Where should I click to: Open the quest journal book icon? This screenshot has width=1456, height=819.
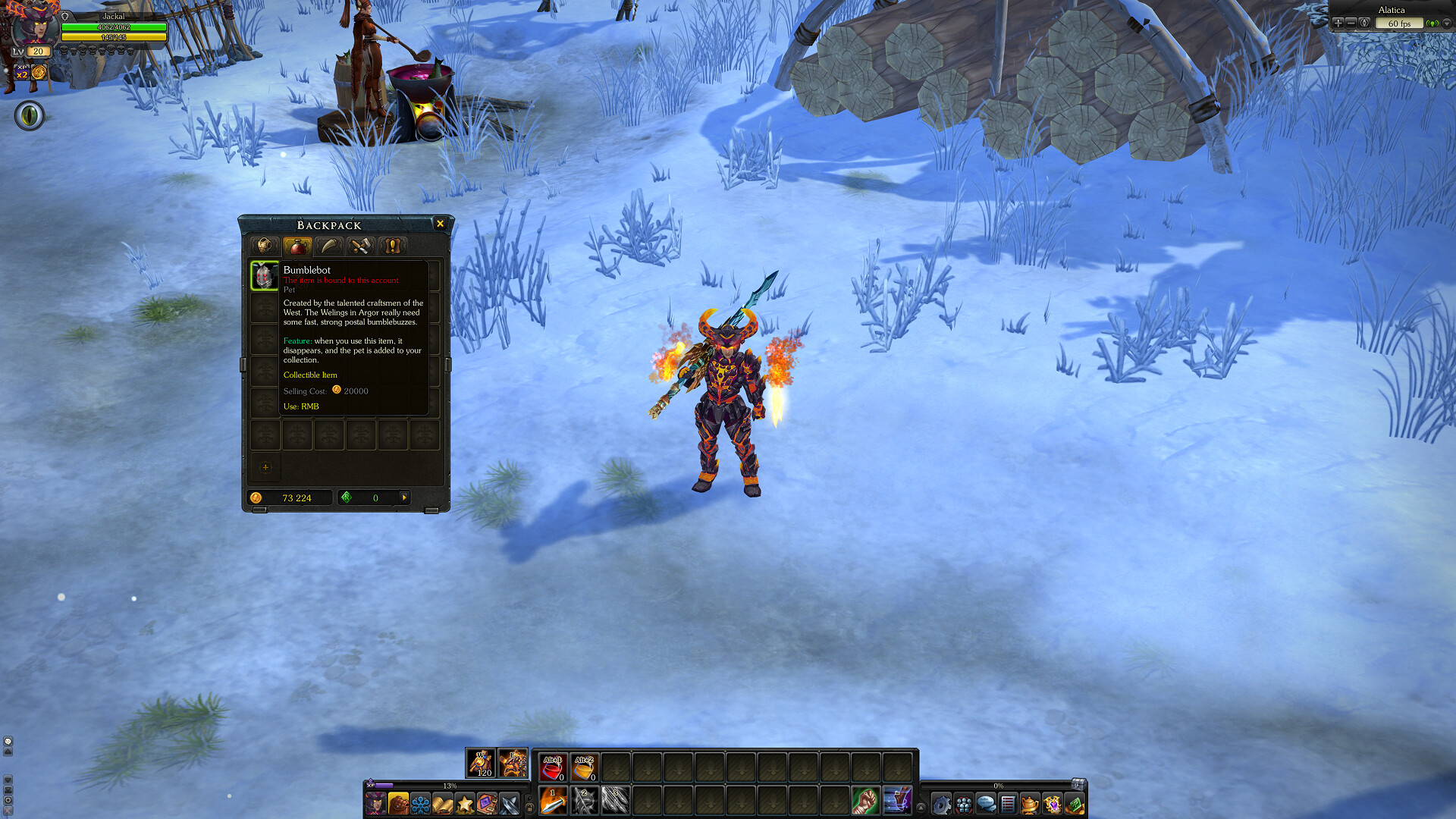coord(441,804)
